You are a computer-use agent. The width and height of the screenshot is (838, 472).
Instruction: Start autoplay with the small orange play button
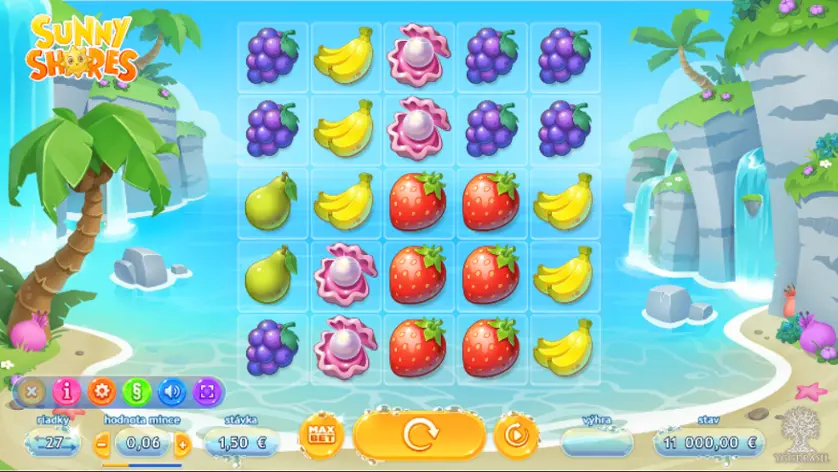click(x=516, y=436)
